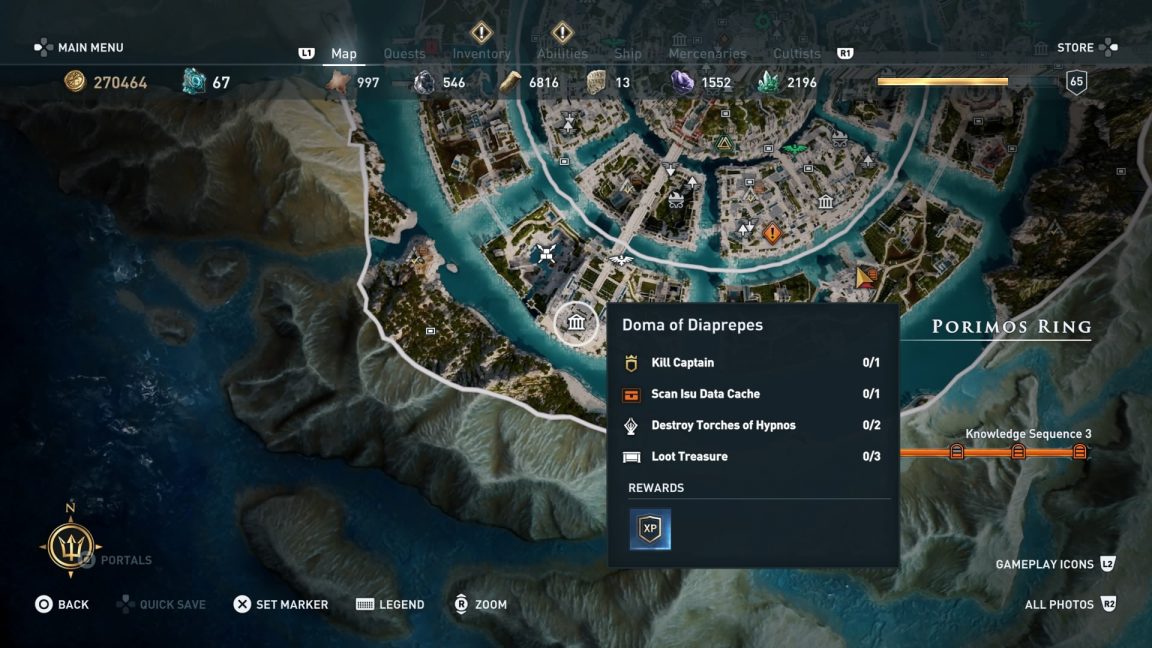Show the map Legend
The height and width of the screenshot is (648, 1152).
[x=390, y=604]
